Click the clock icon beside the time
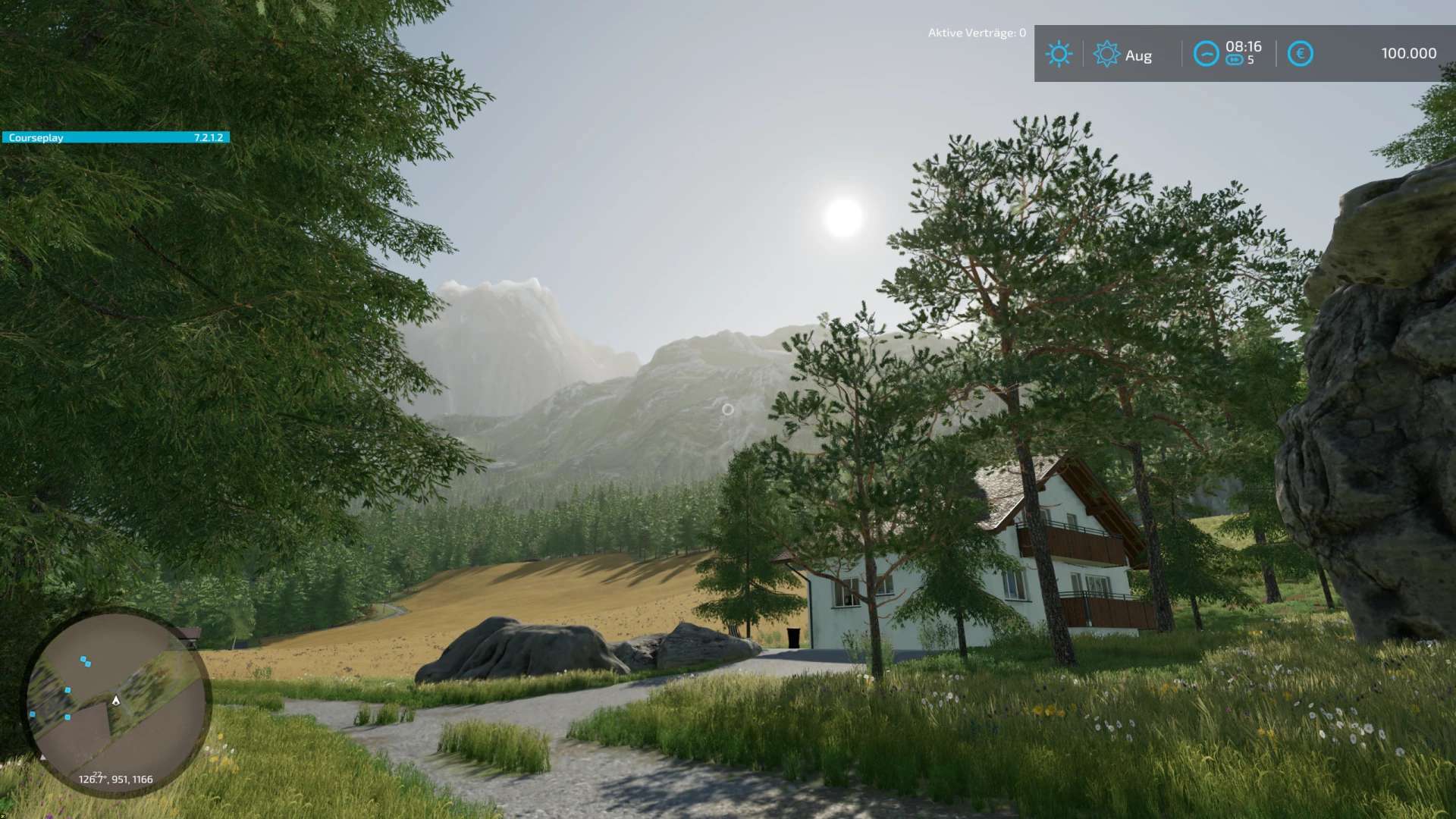 1206,54
